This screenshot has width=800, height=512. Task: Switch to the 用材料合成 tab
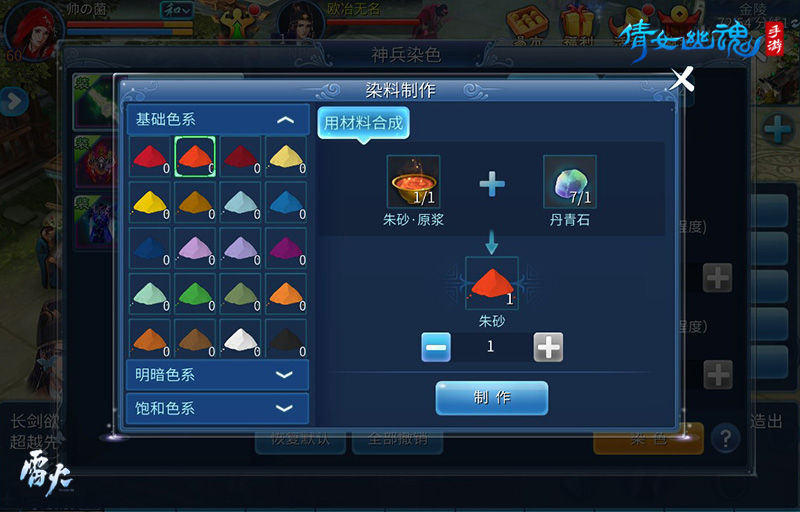(364, 124)
